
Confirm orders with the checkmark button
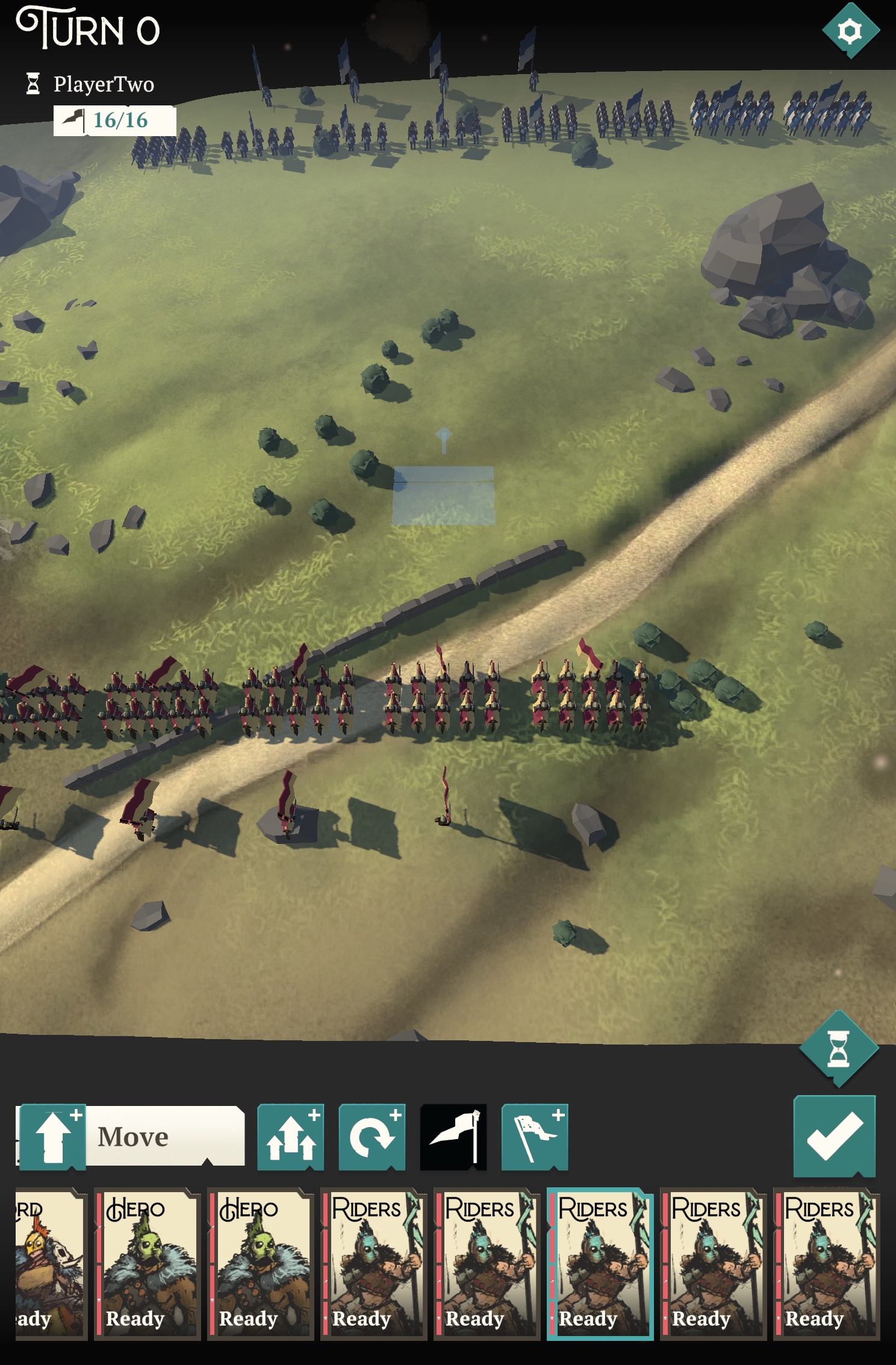834,1136
